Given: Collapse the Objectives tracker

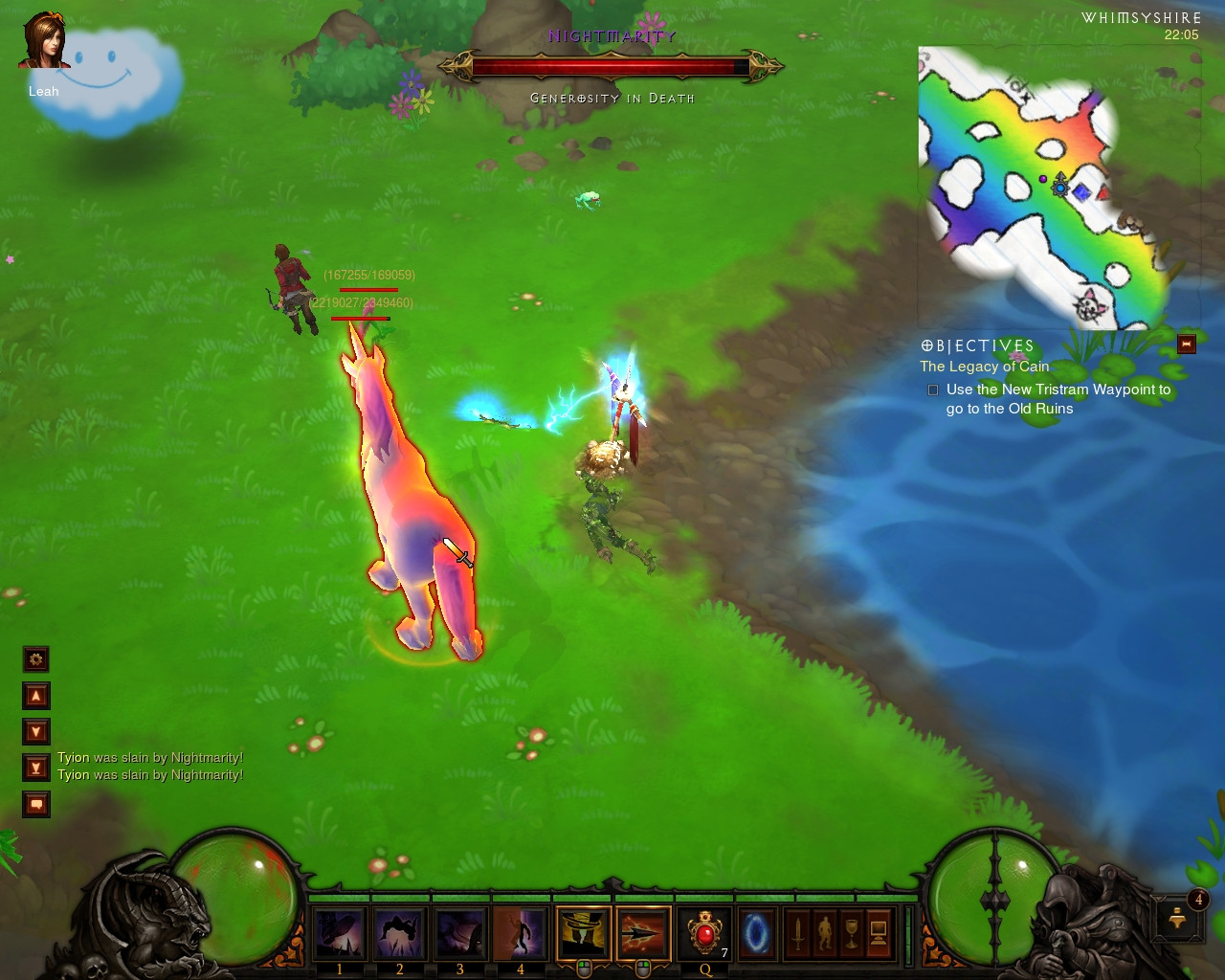Looking at the screenshot, I should 1187,345.
